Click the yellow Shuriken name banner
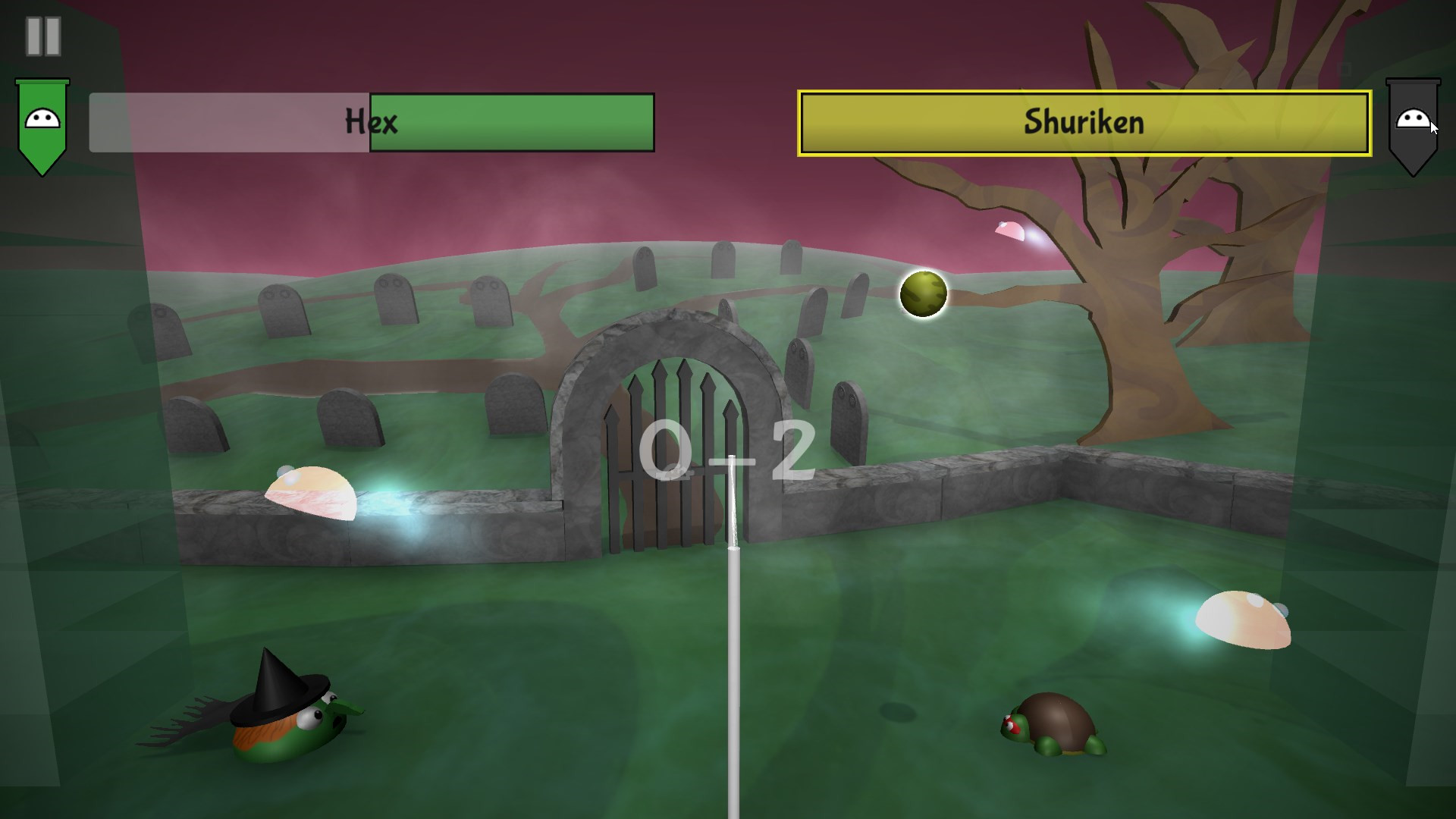 [1084, 121]
